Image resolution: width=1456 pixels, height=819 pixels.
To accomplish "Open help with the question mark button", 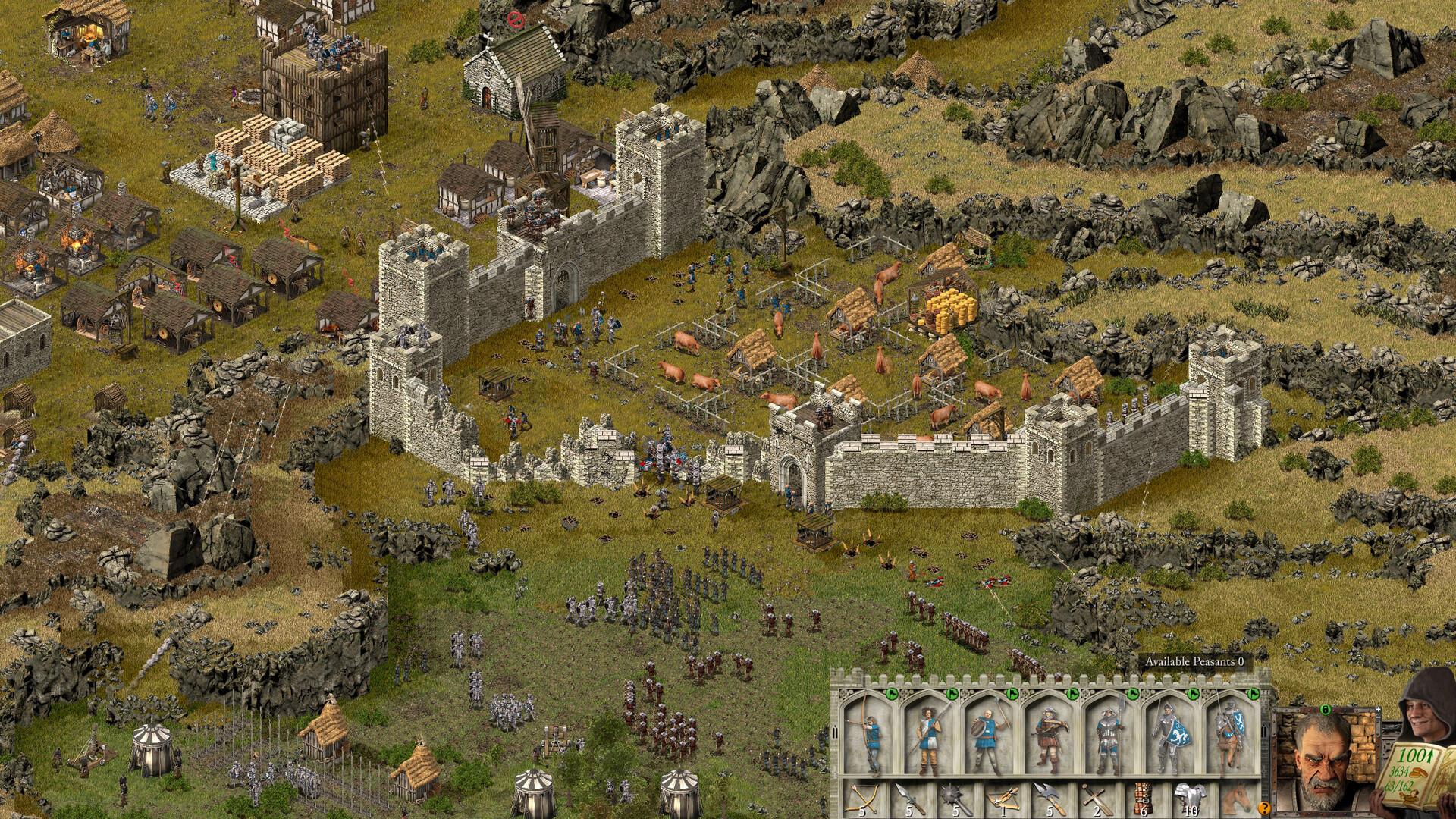I will (x=1264, y=807).
